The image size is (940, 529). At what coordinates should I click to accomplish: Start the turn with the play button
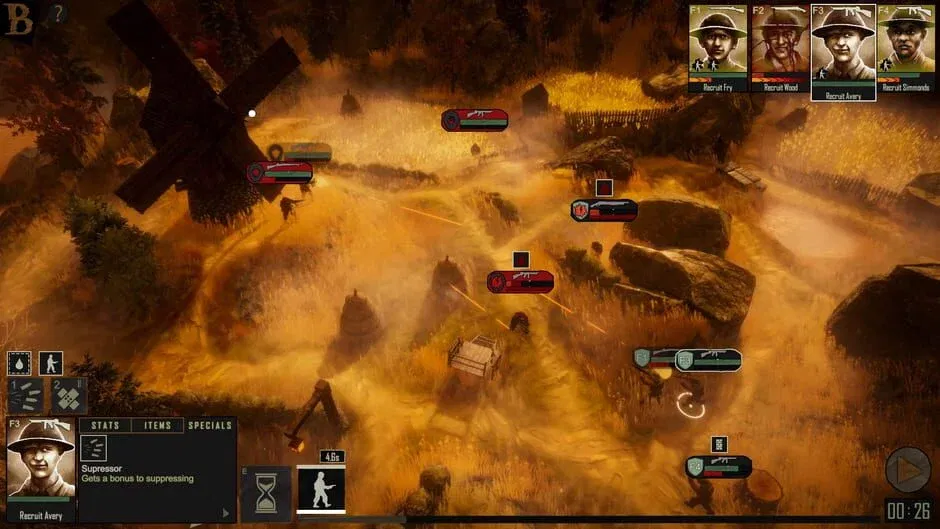point(907,469)
